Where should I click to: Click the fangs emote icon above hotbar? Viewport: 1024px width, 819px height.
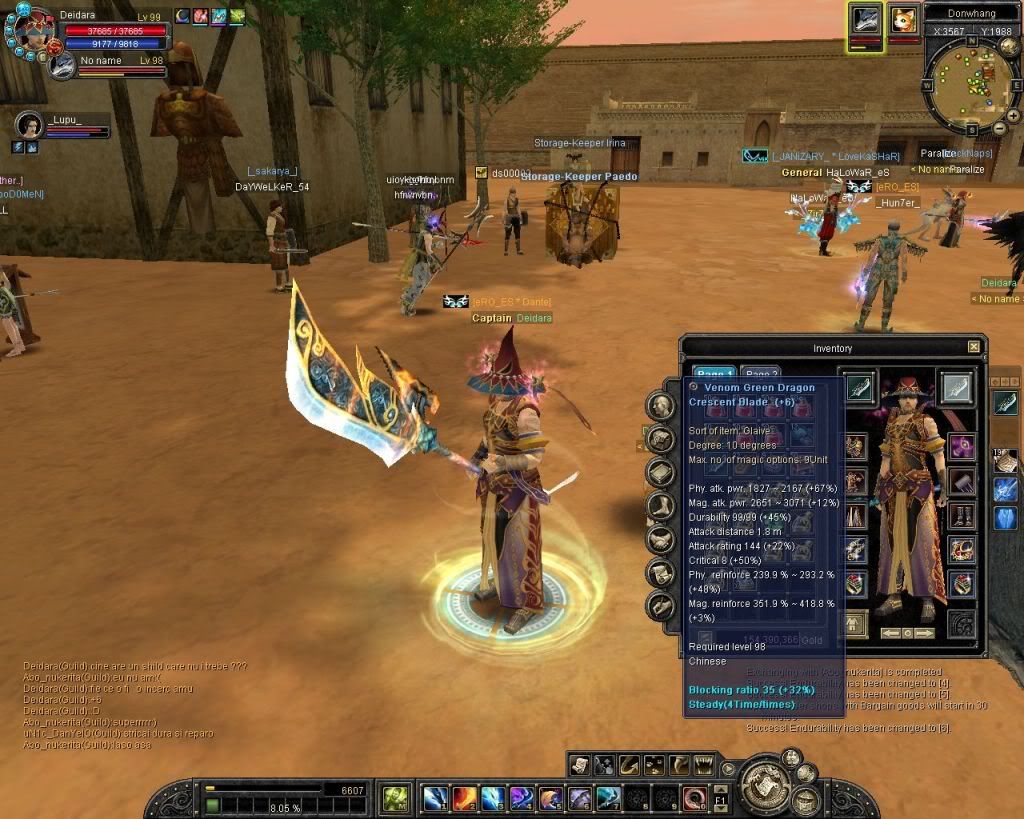[x=704, y=765]
